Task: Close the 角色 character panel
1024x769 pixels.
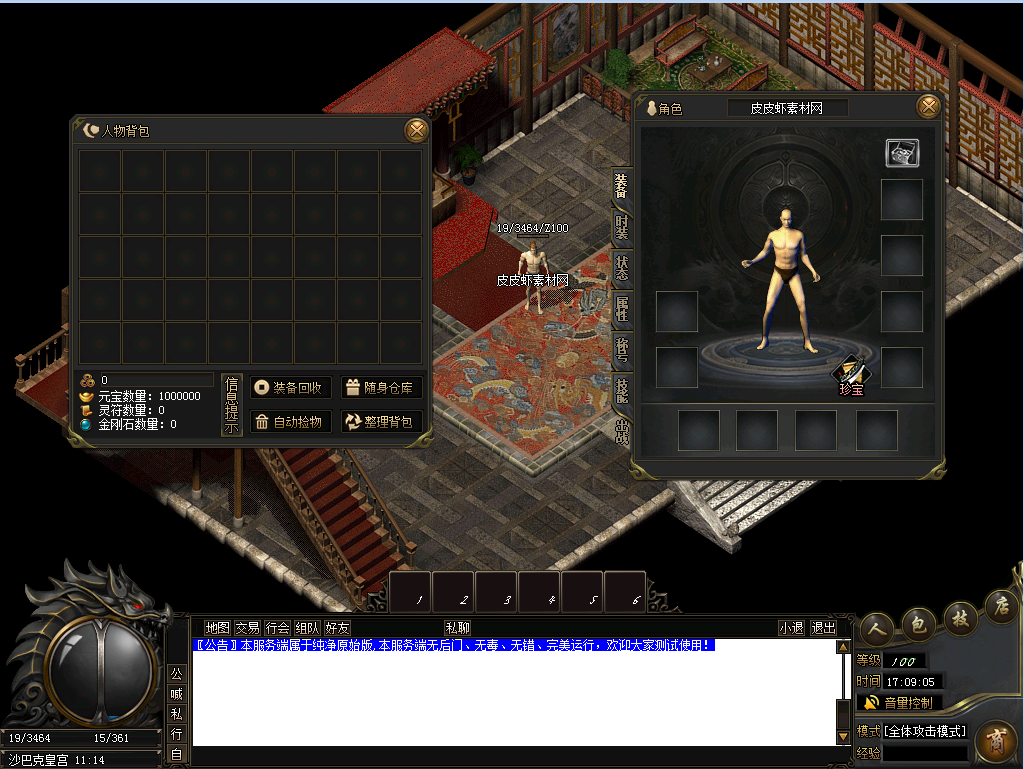Action: coord(929,107)
